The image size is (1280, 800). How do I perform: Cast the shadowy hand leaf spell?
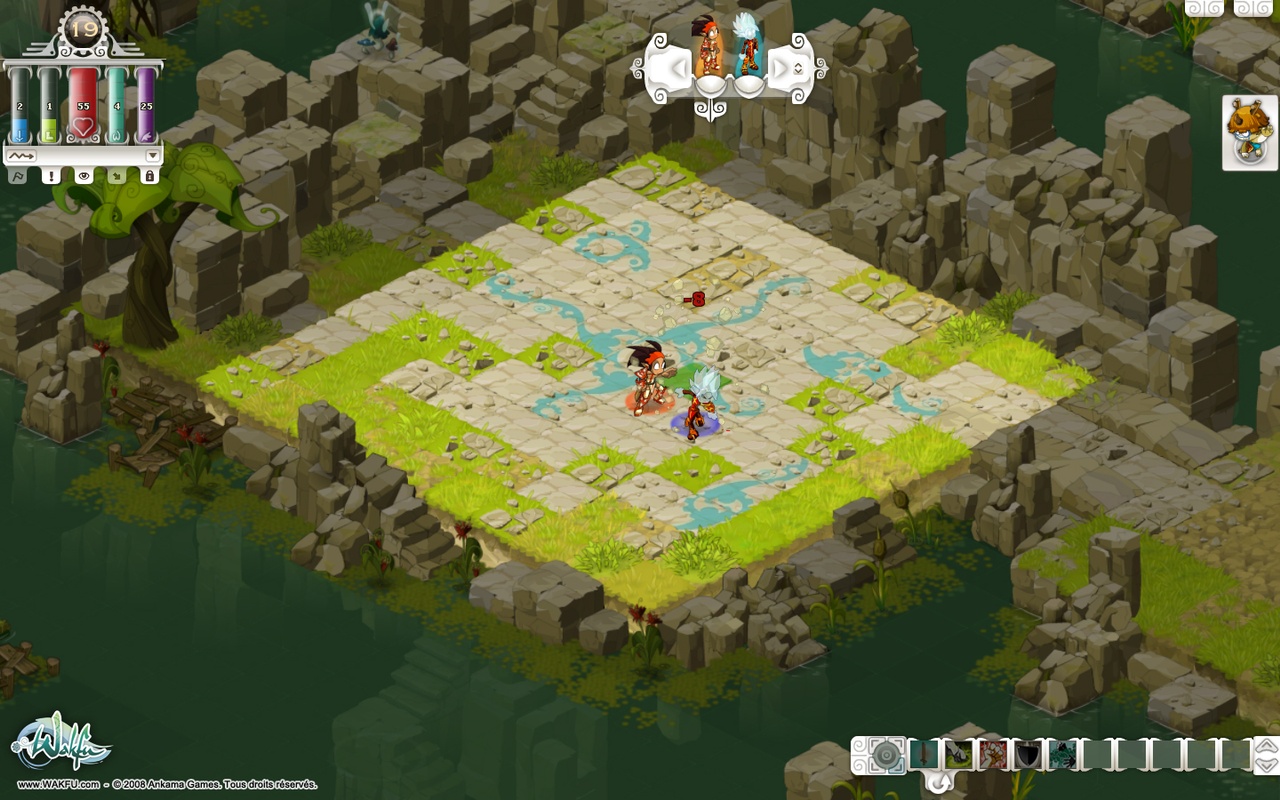tap(1062, 753)
